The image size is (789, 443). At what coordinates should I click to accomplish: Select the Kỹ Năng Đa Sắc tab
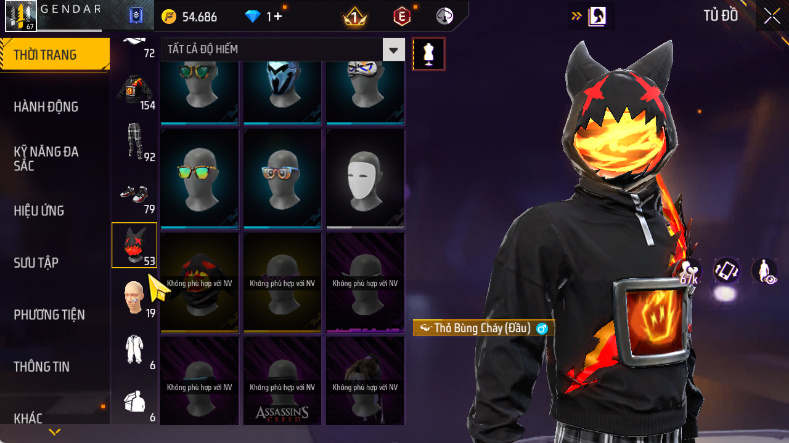pos(46,158)
